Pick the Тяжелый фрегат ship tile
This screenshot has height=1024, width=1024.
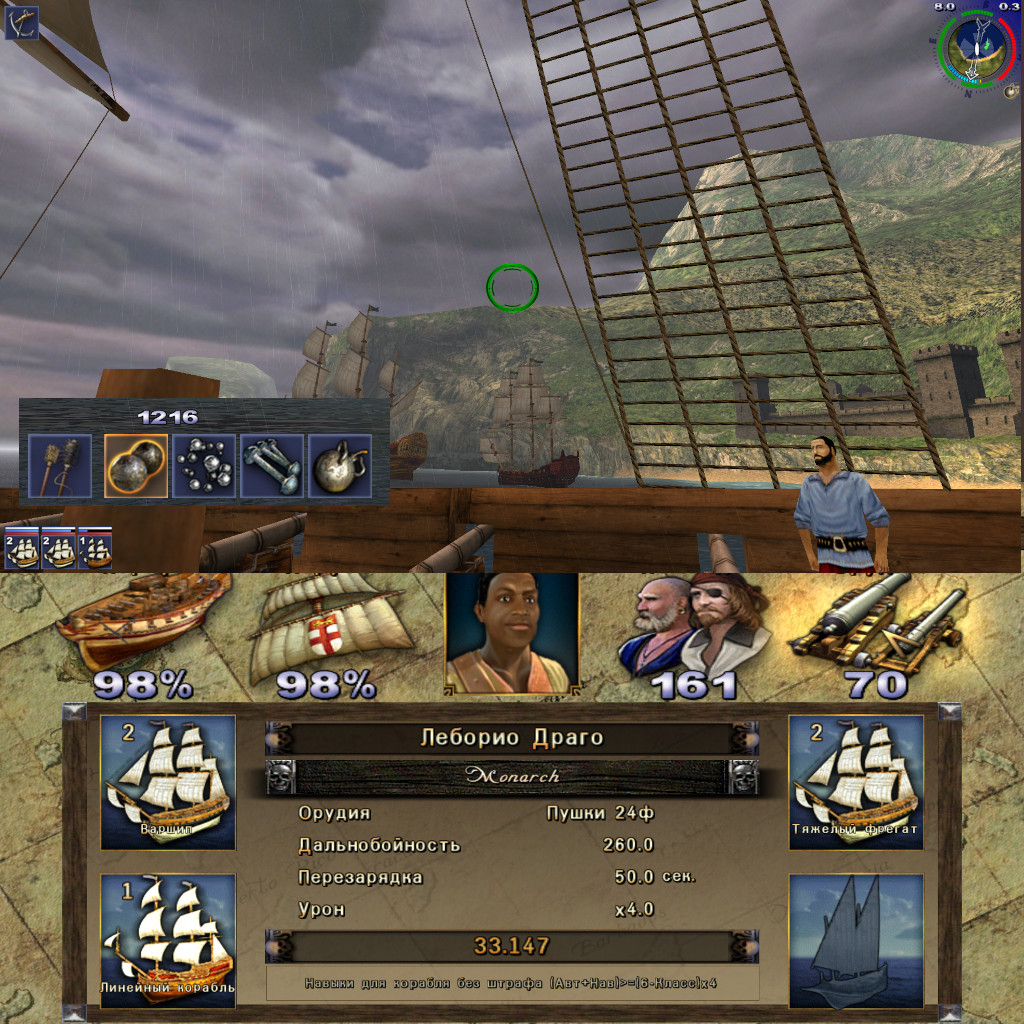click(856, 782)
